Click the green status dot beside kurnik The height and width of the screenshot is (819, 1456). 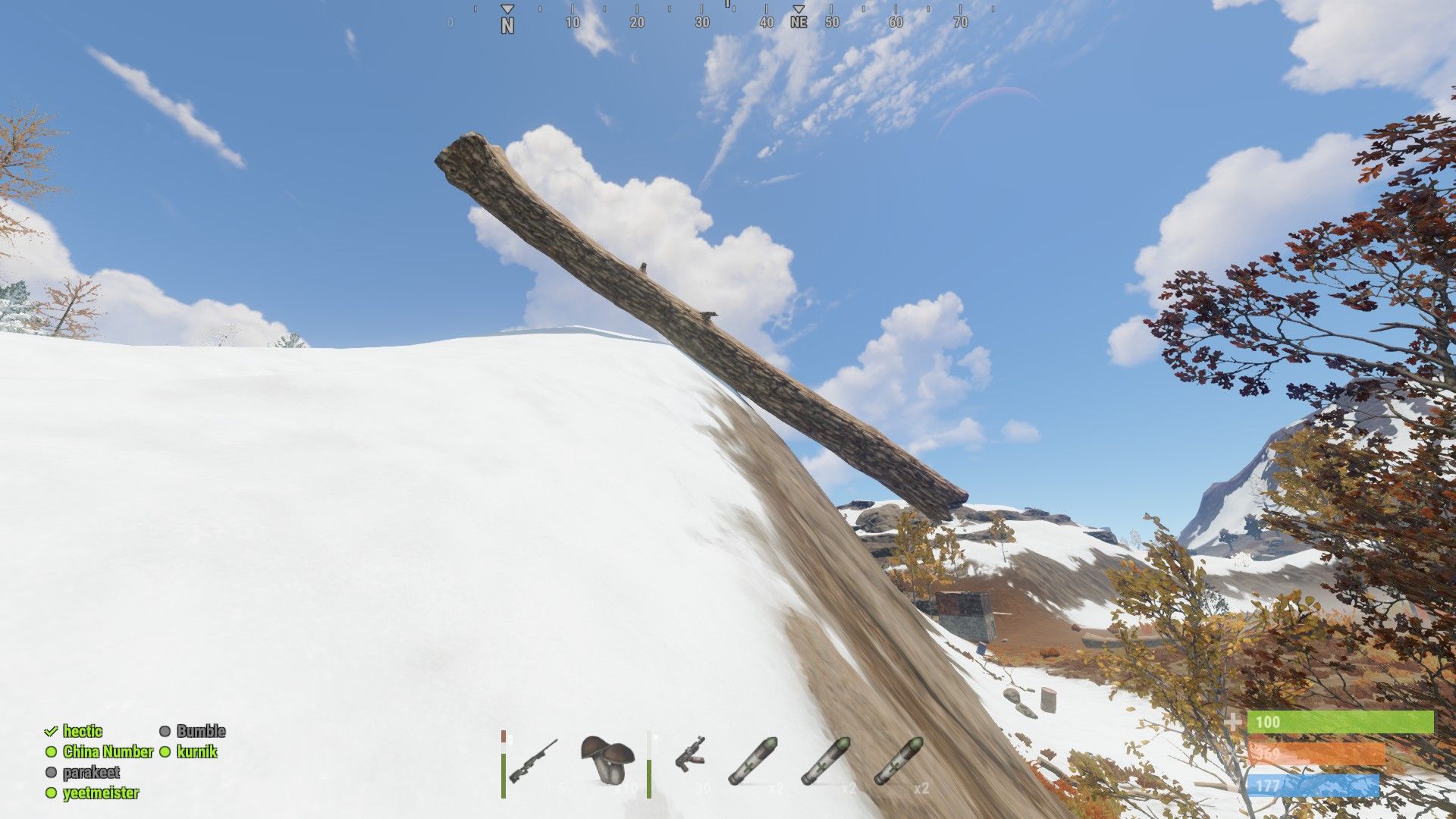pyautogui.click(x=165, y=752)
